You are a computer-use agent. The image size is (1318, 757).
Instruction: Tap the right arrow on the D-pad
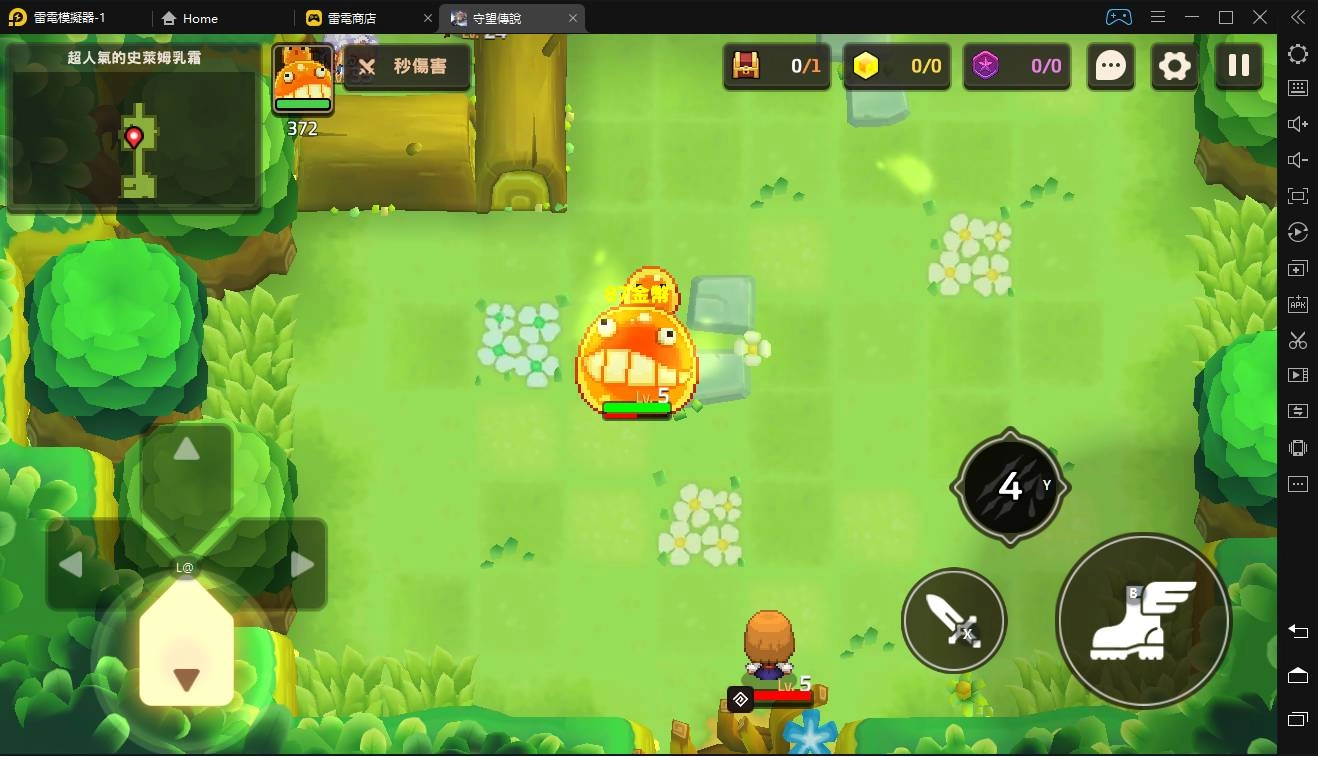point(302,565)
